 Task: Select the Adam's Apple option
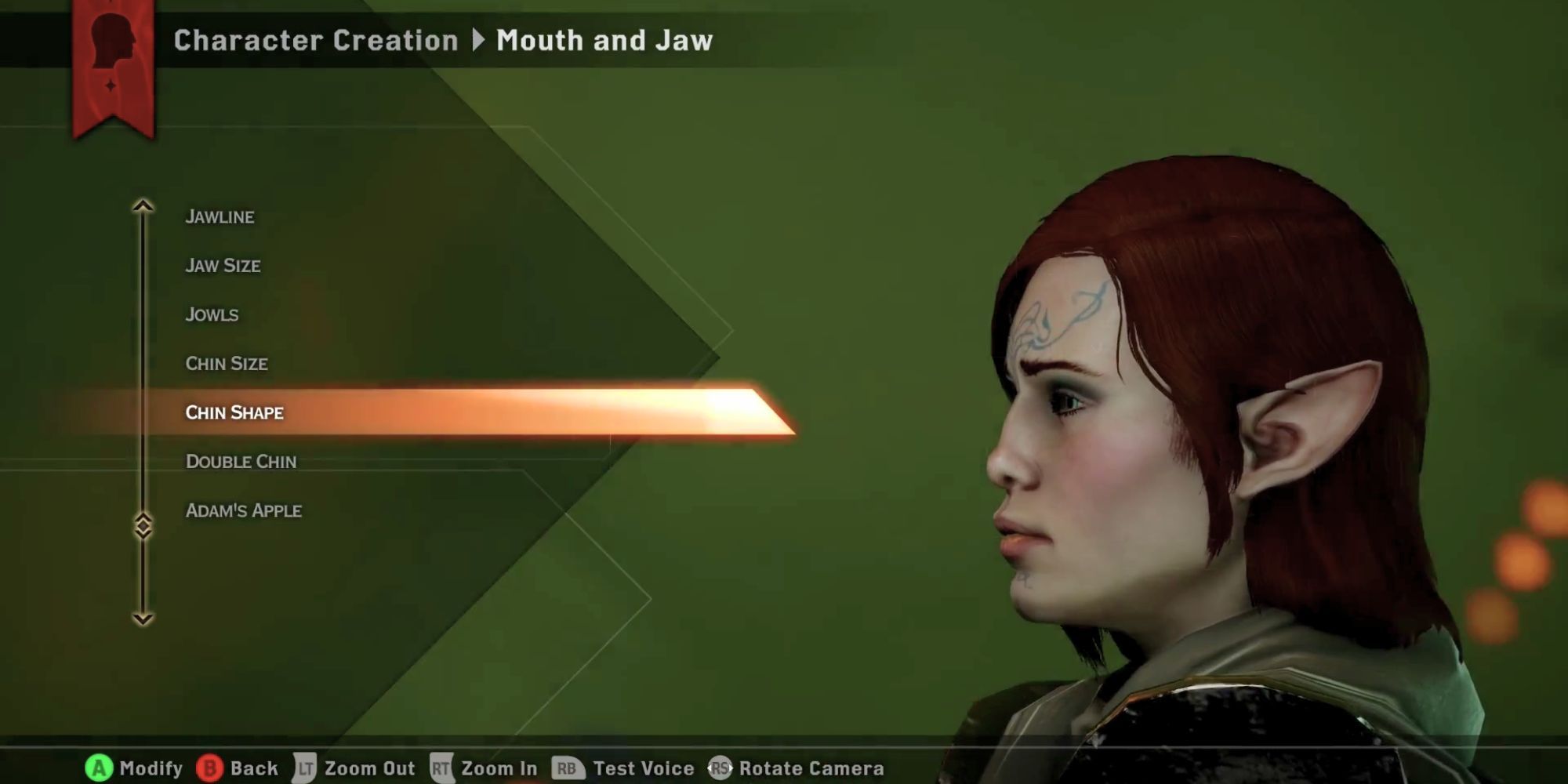click(x=243, y=510)
